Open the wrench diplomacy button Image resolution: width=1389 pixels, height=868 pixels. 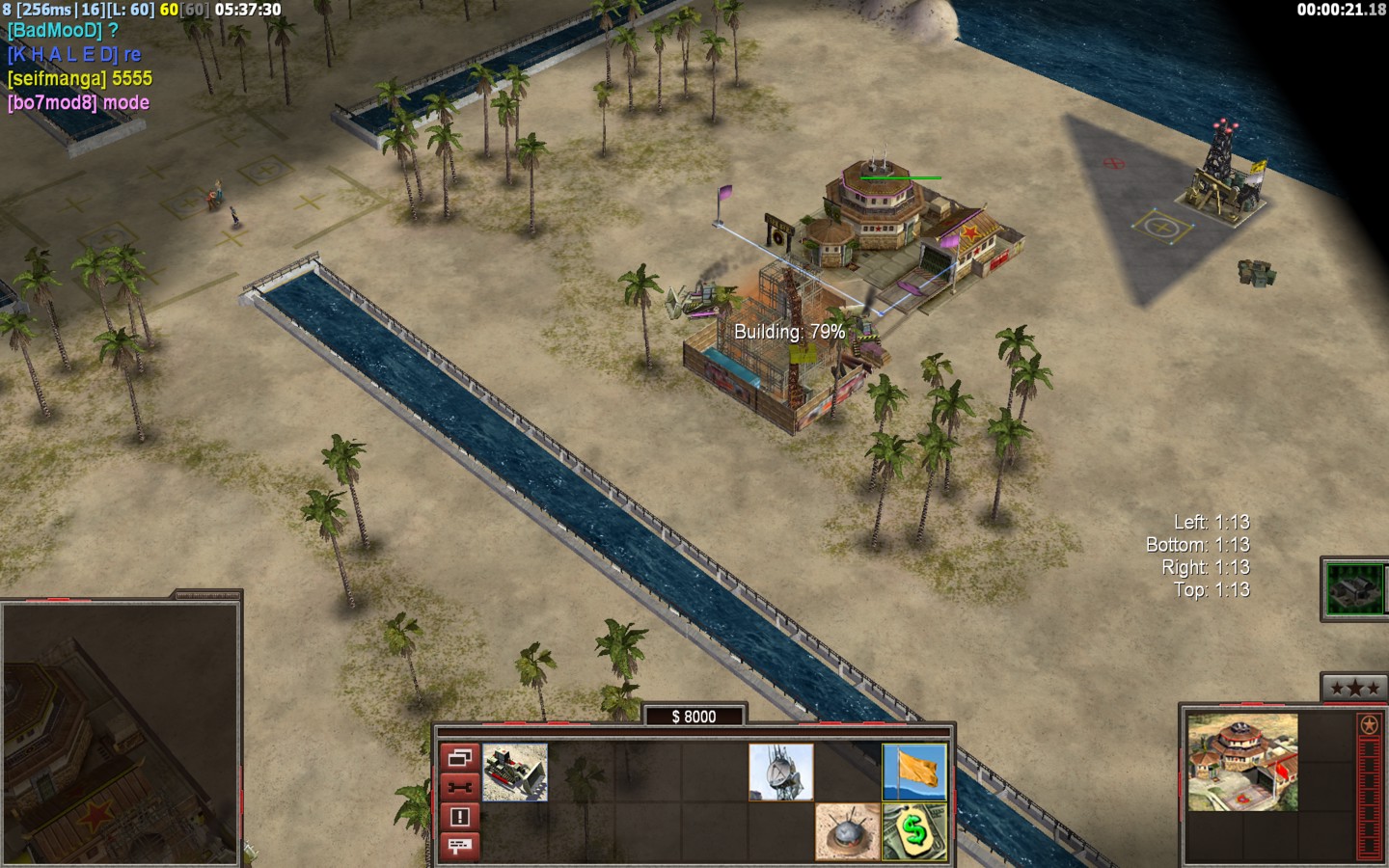click(459, 787)
